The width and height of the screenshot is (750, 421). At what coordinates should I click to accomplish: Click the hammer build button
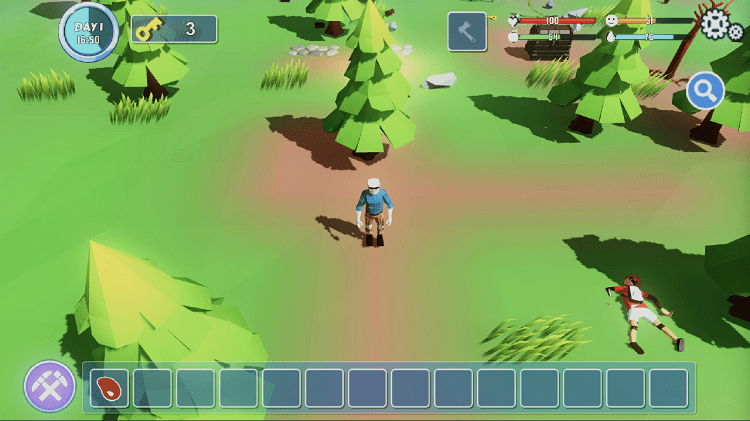tap(467, 31)
